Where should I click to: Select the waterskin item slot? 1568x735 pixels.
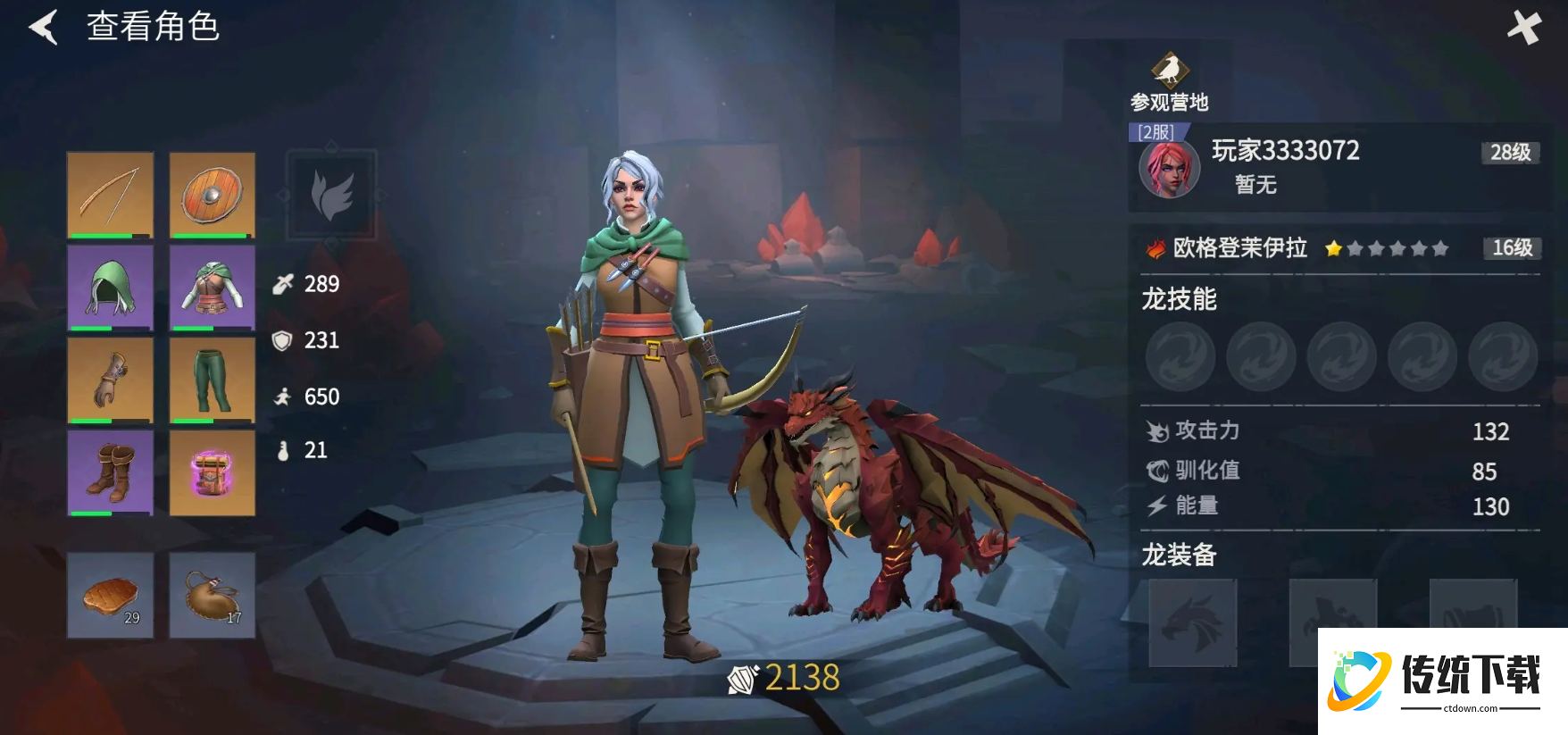tap(213, 595)
